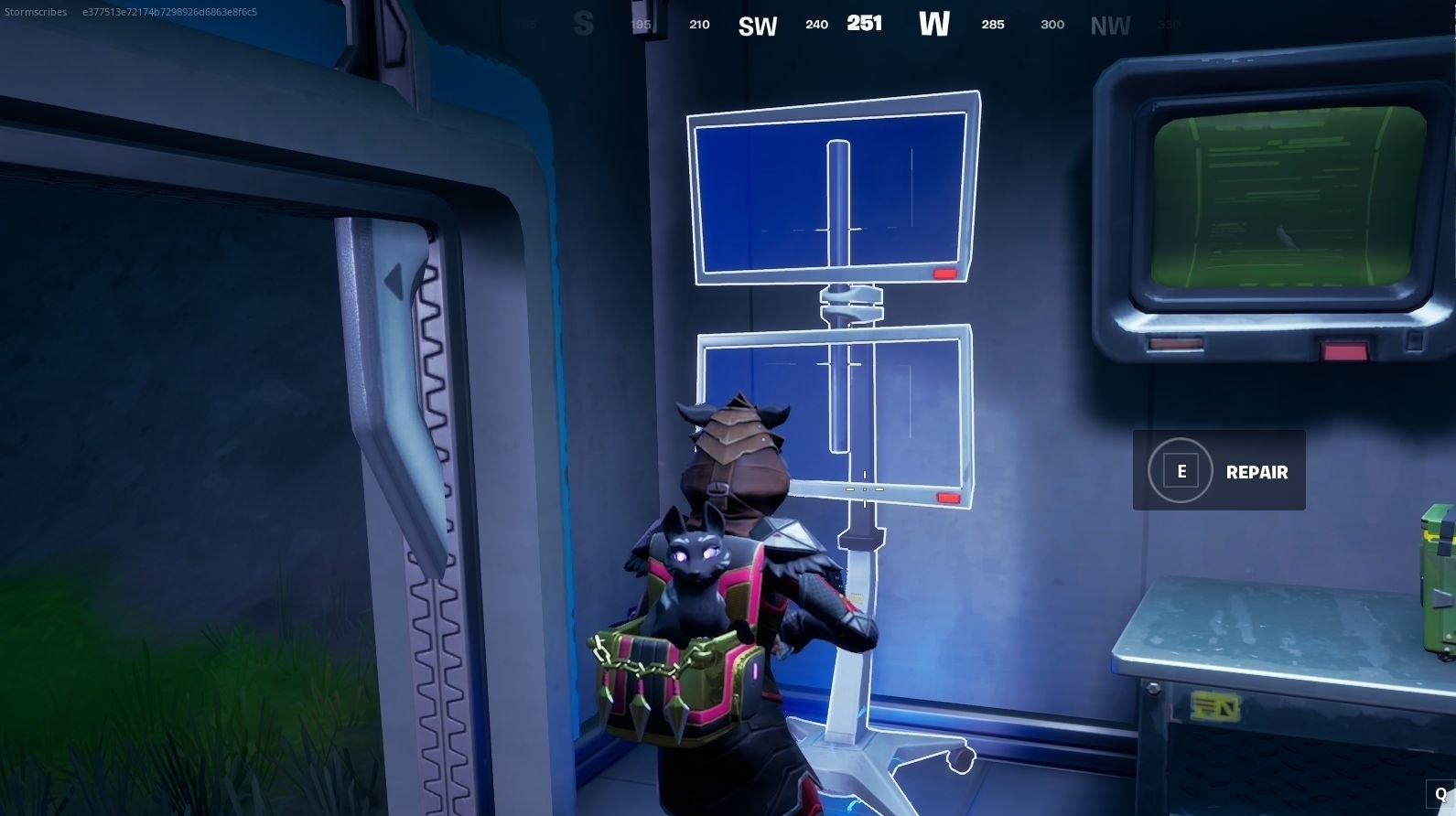Select the session ID text string
1456x816 pixels.
(168, 12)
